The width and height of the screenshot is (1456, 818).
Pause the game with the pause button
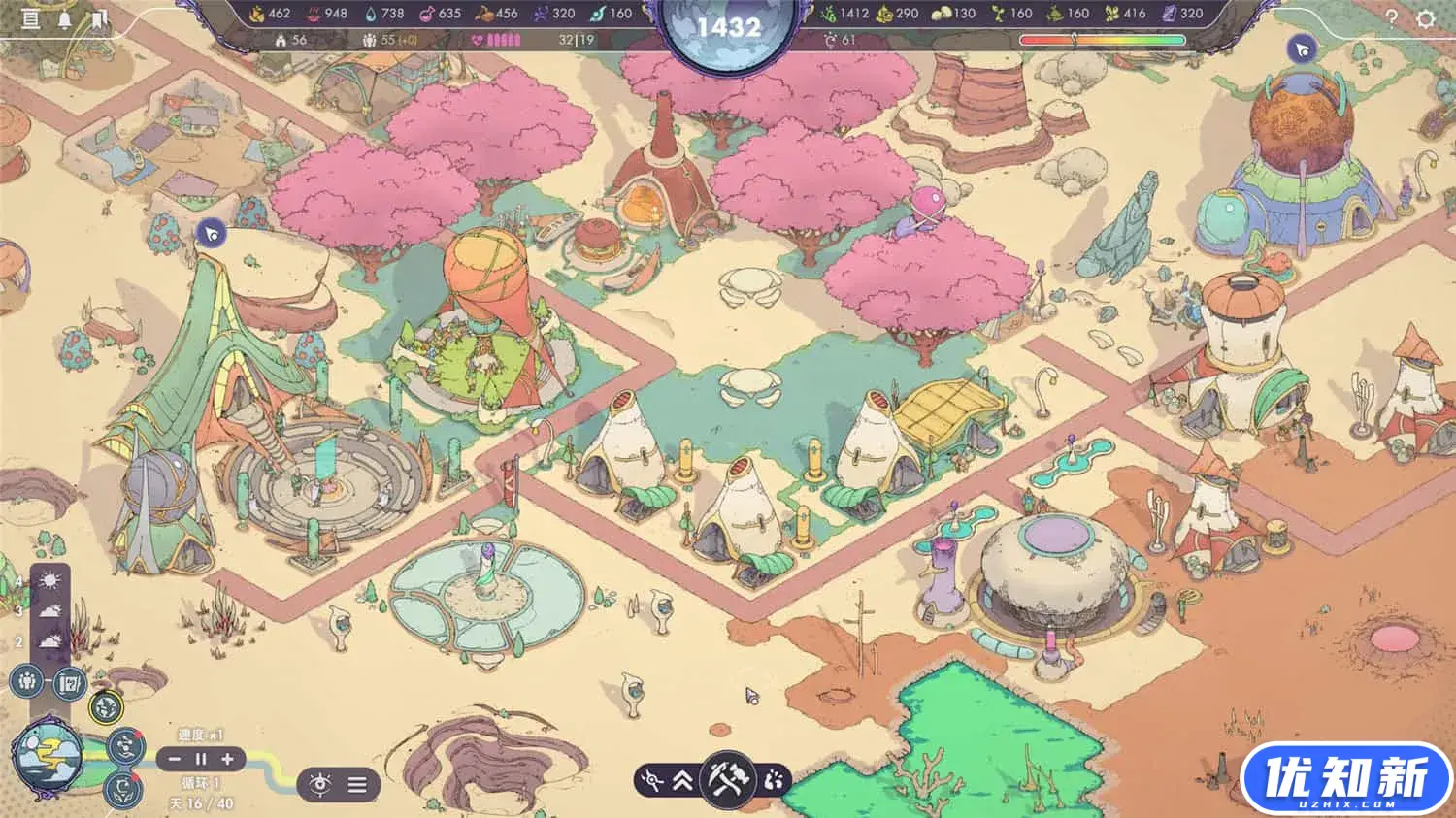click(201, 759)
